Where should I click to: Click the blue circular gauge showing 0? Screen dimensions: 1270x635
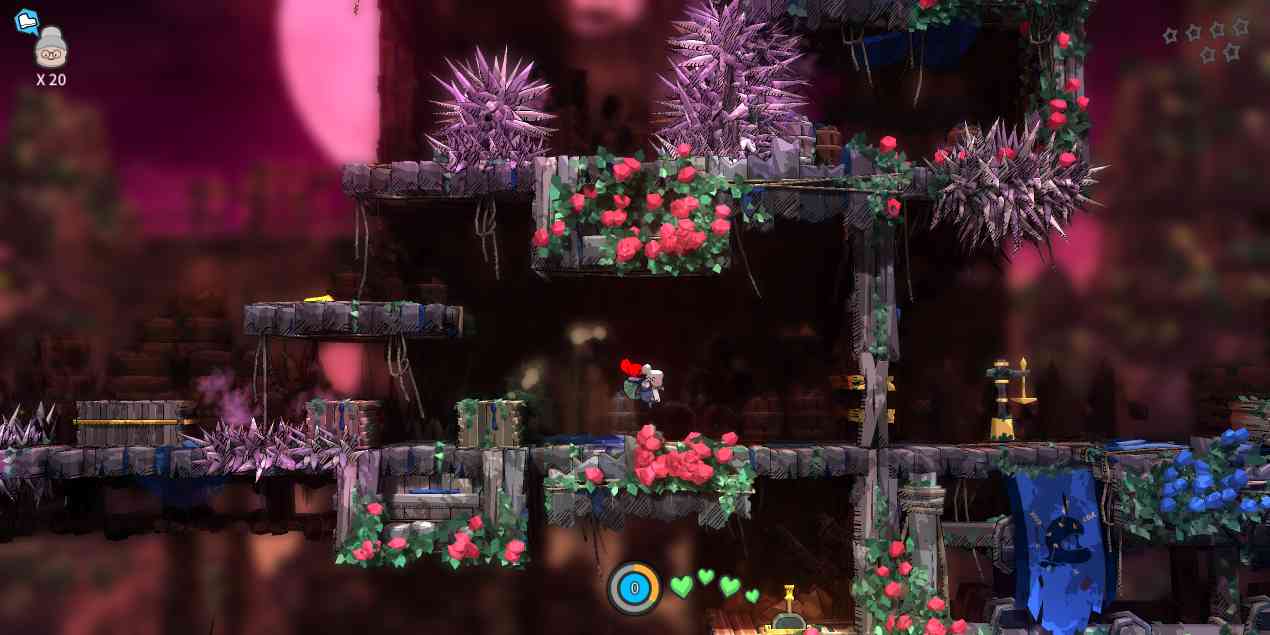pos(634,588)
